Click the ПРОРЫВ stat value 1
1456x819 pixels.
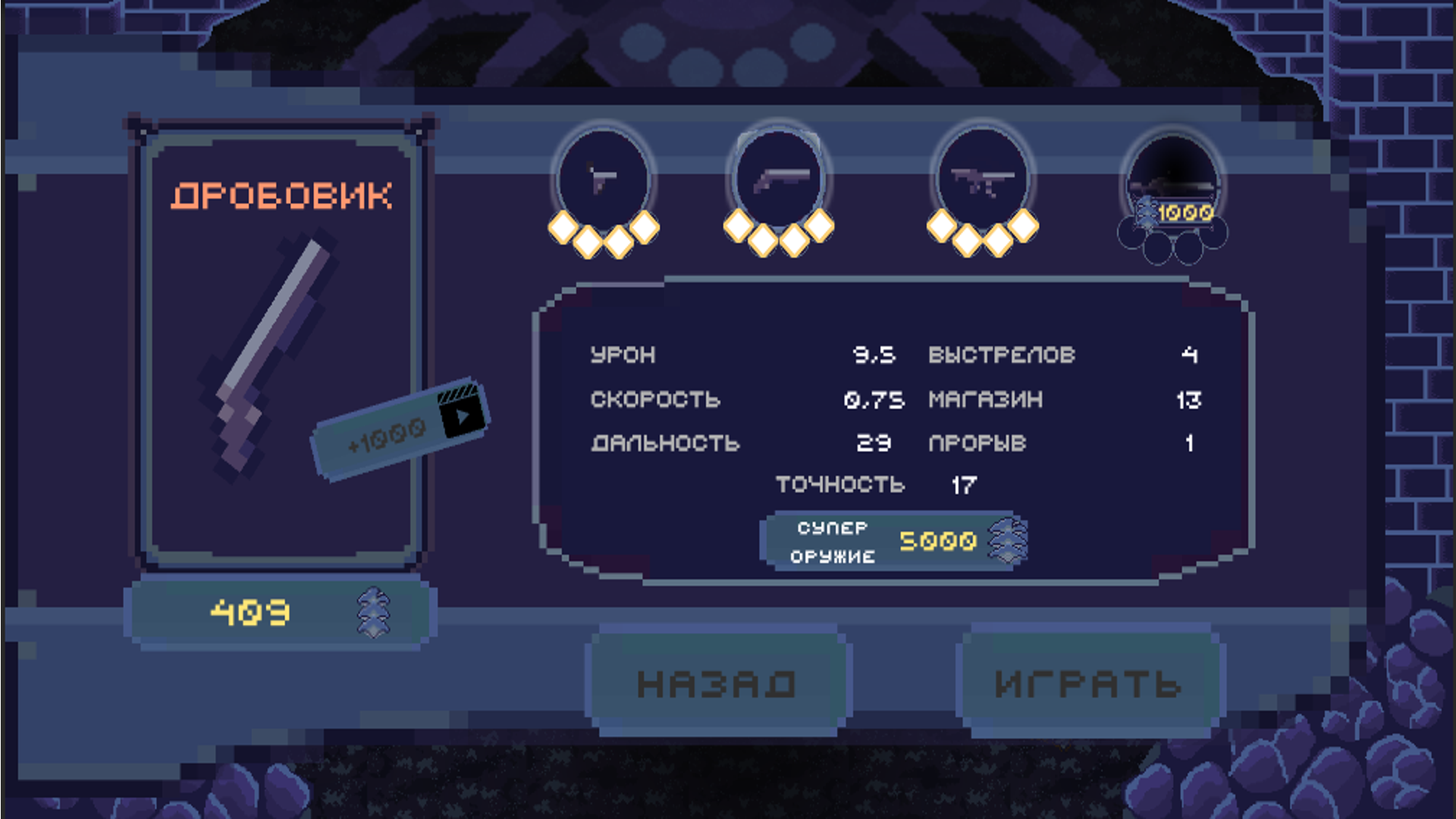click(1191, 443)
